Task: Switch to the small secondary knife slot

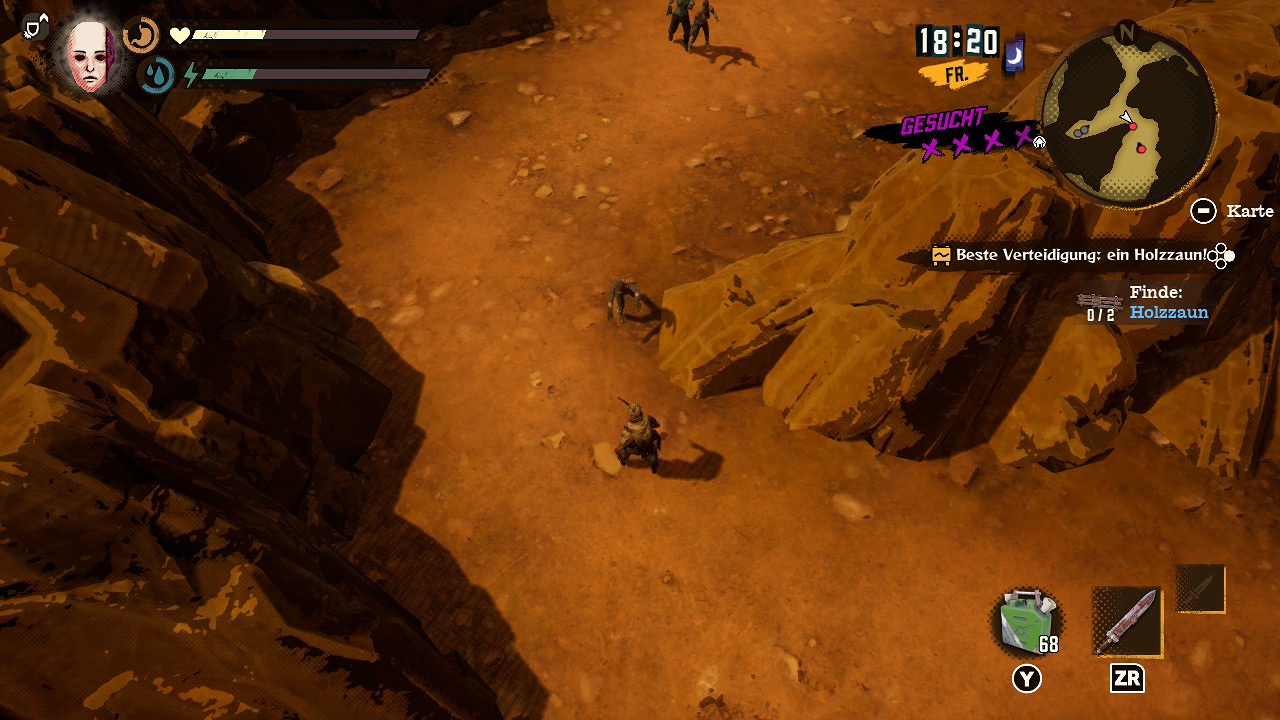Action: 1200,589
